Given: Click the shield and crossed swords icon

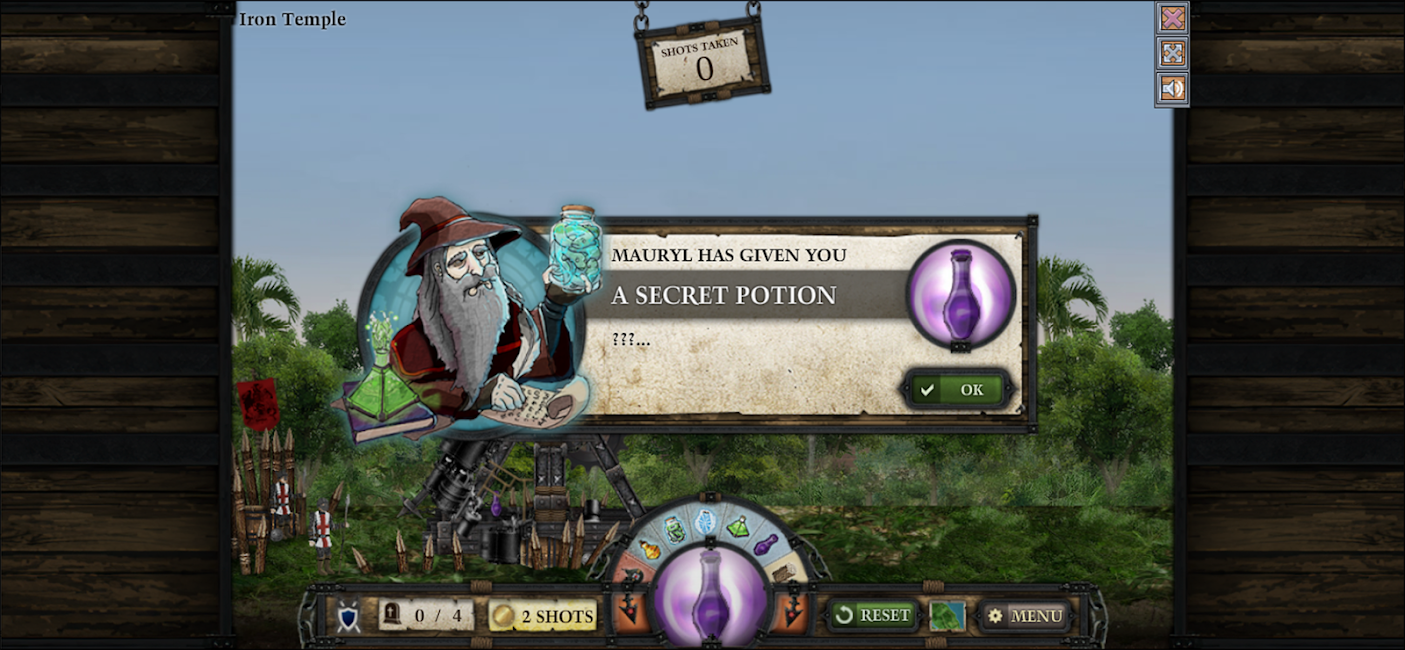Looking at the screenshot, I should click(x=347, y=617).
